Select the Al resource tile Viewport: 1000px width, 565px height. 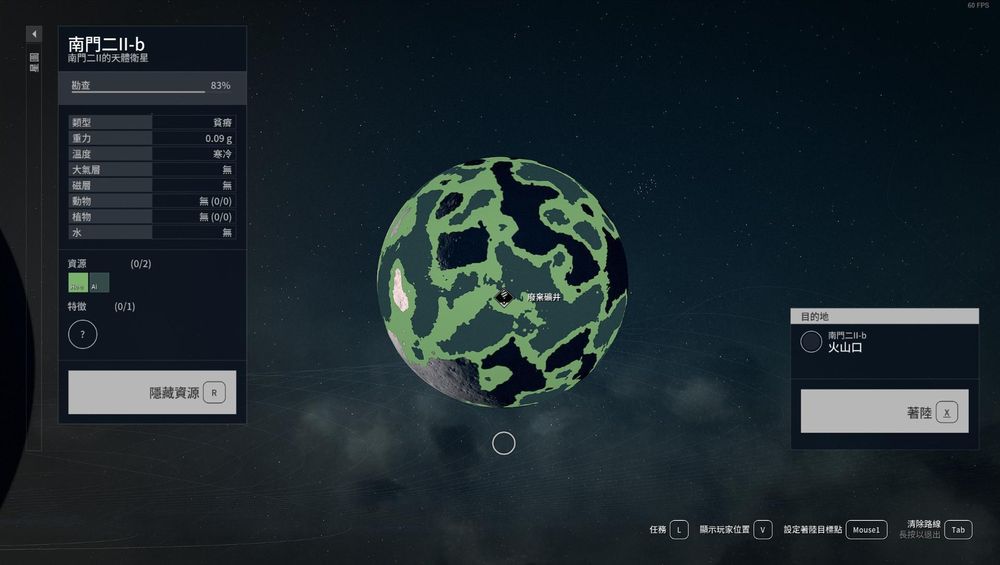pyautogui.click(x=100, y=283)
